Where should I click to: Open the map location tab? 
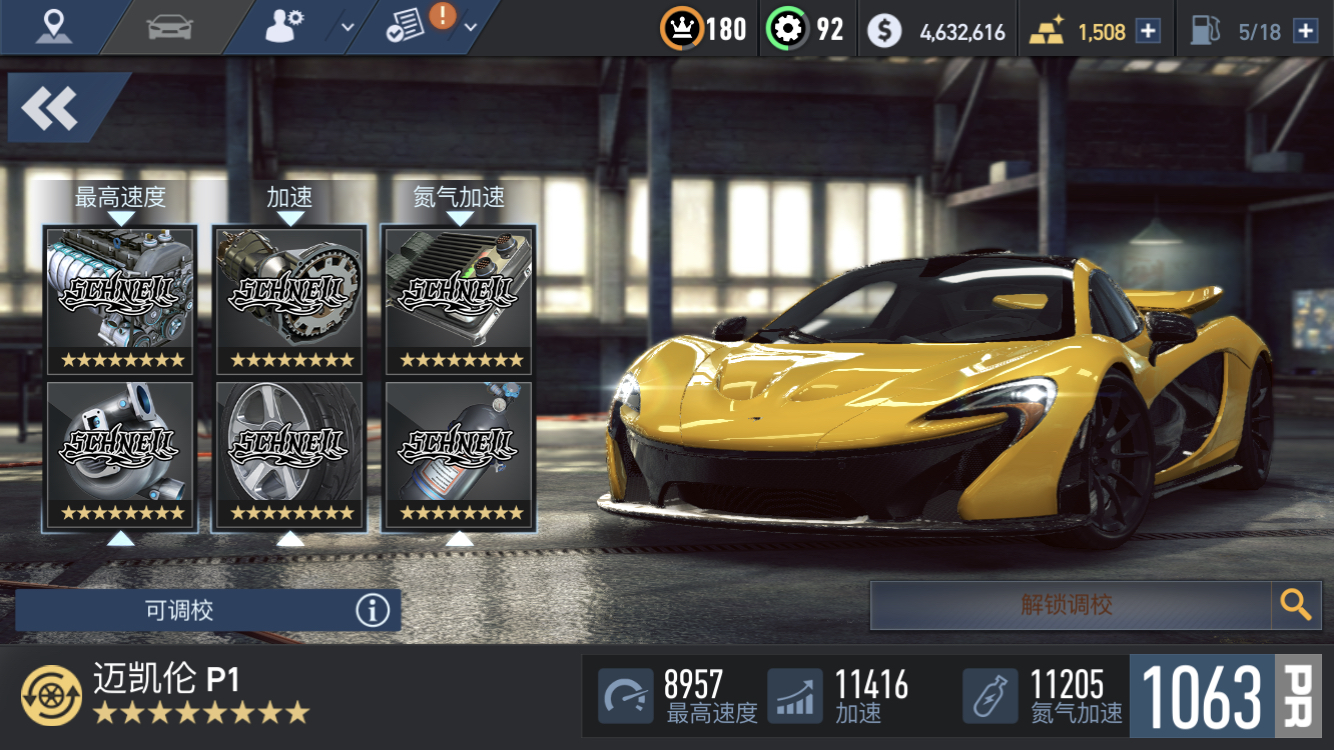(x=54, y=26)
